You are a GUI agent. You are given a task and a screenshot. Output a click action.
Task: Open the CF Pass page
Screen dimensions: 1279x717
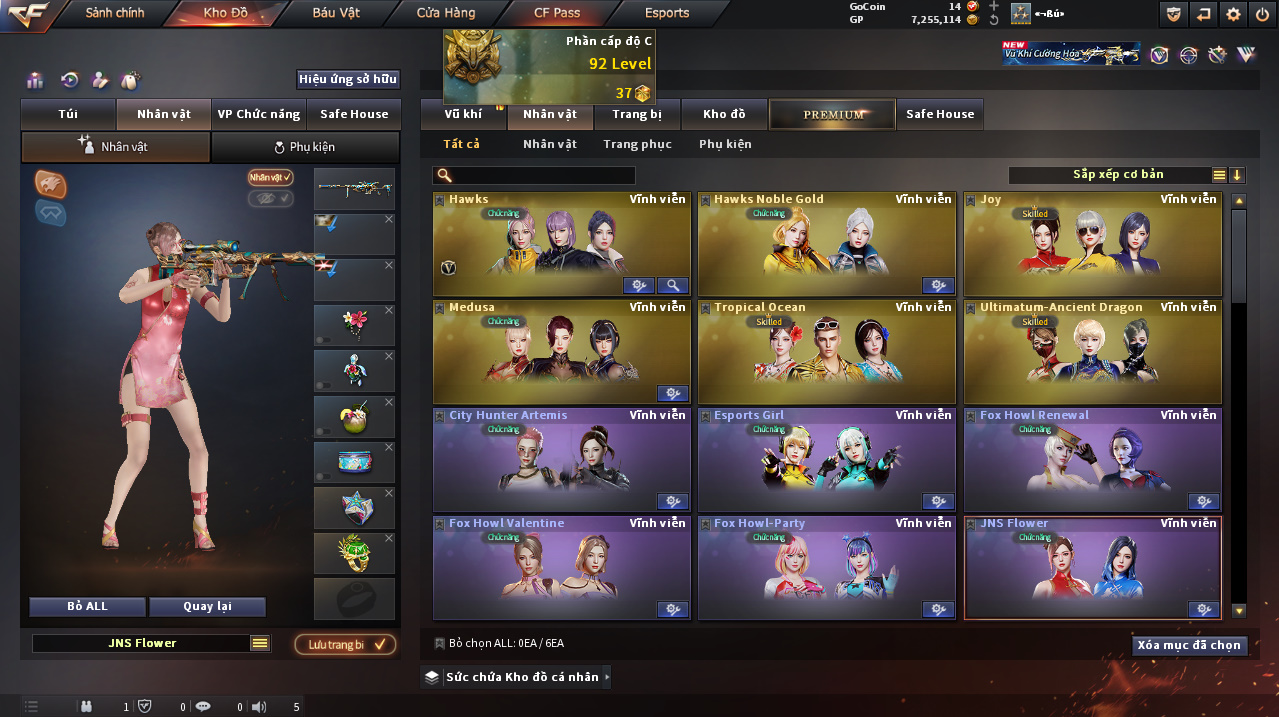pyautogui.click(x=557, y=13)
